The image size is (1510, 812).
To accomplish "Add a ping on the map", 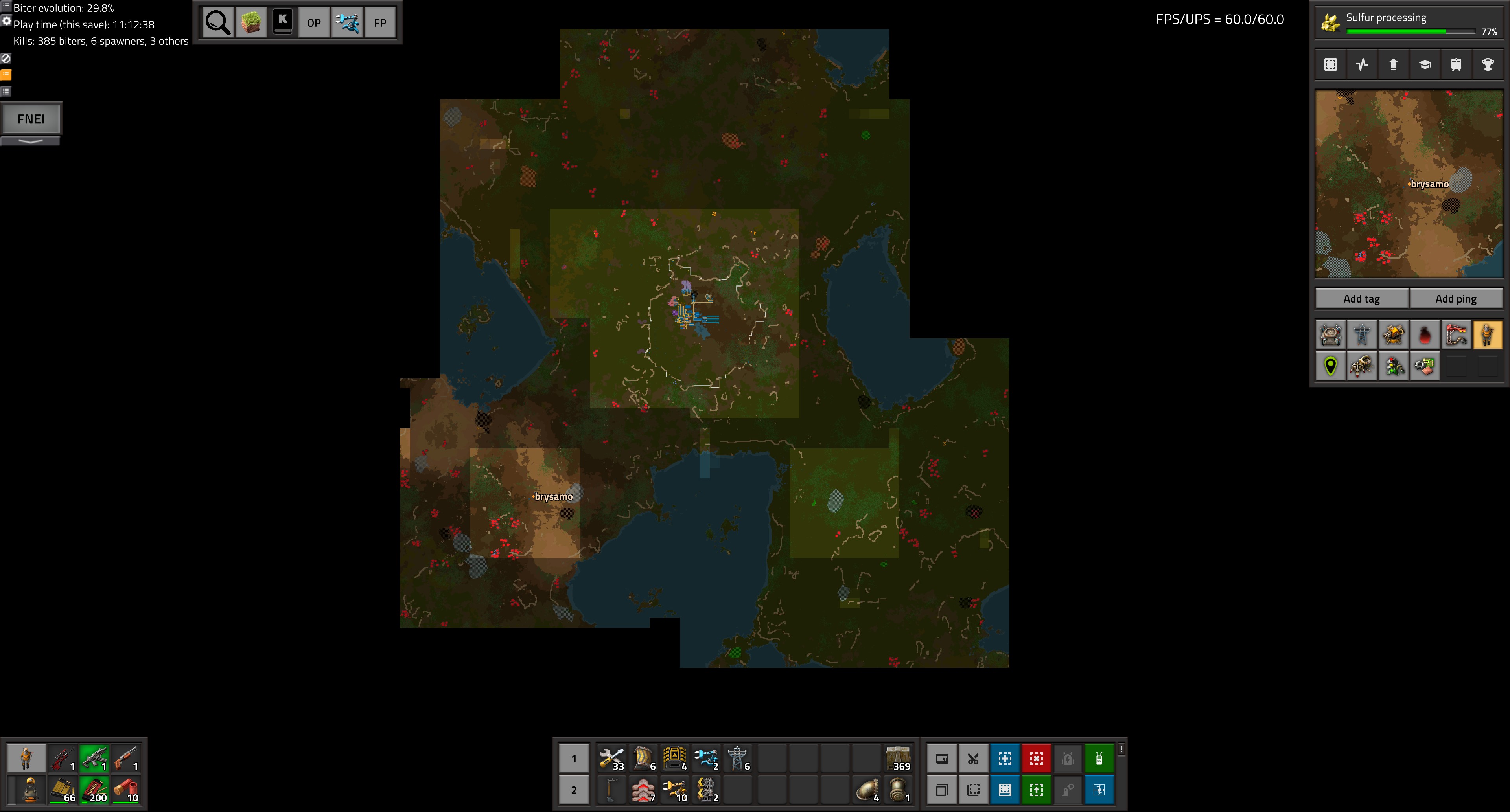I will (1455, 299).
